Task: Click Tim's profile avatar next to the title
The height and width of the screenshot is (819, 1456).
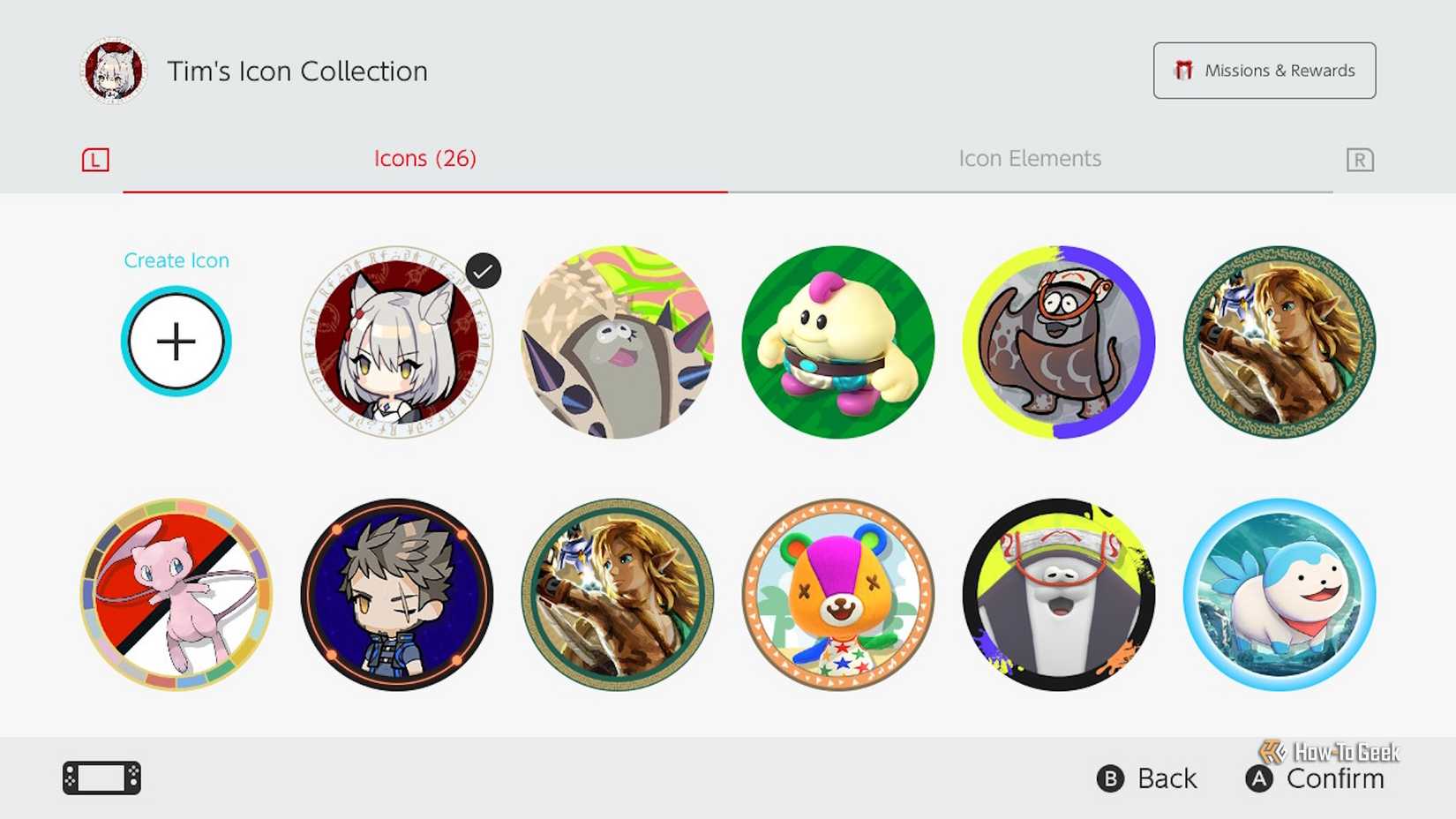Action: (112, 71)
